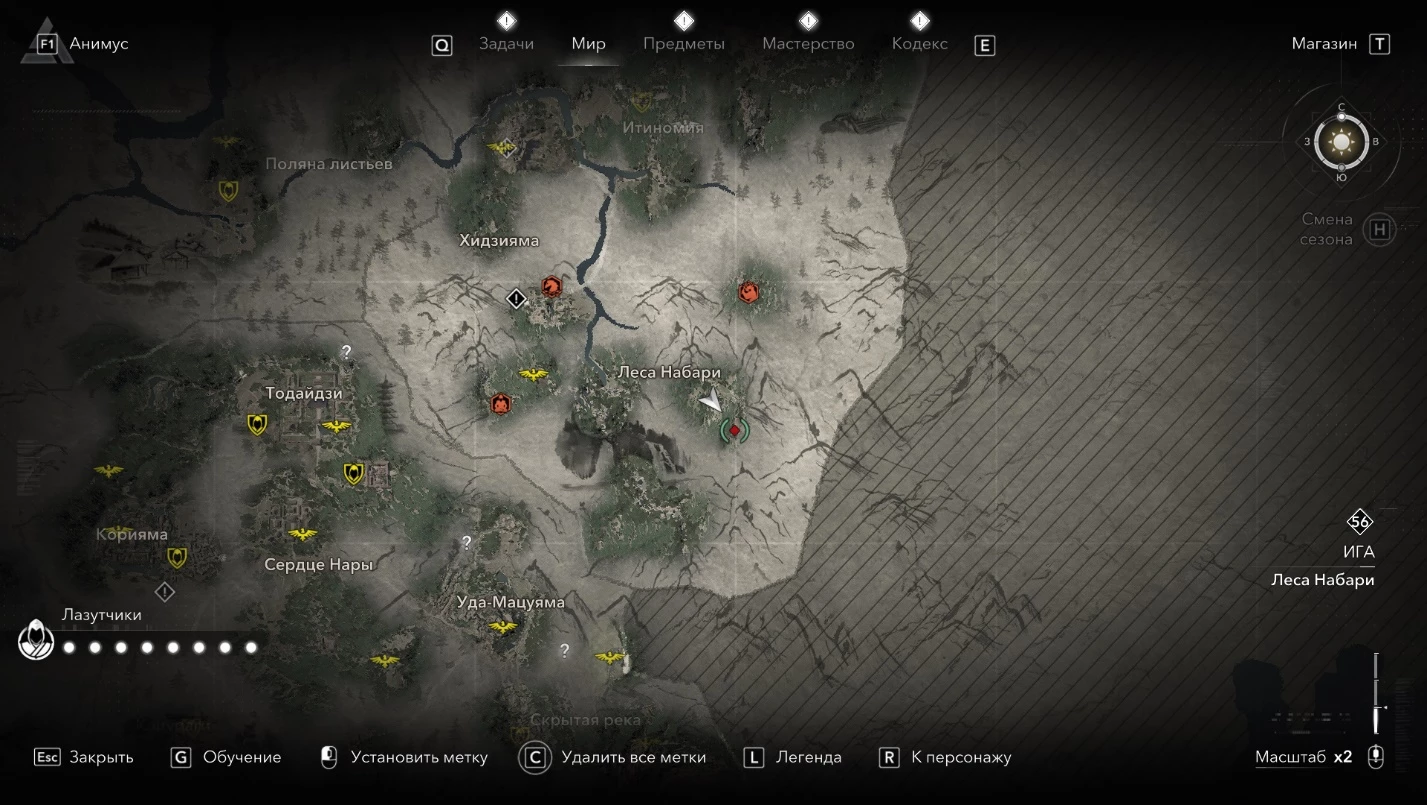The height and width of the screenshot is (805, 1427).
Task: Select the red hexagon marker below Хидзияма
Action: click(549, 286)
